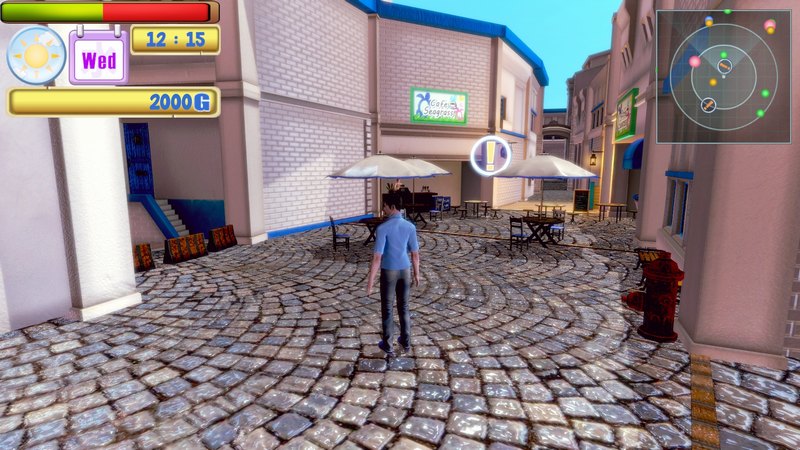Open the Wed calendar day icon
The image size is (800, 450).
pyautogui.click(x=98, y=58)
